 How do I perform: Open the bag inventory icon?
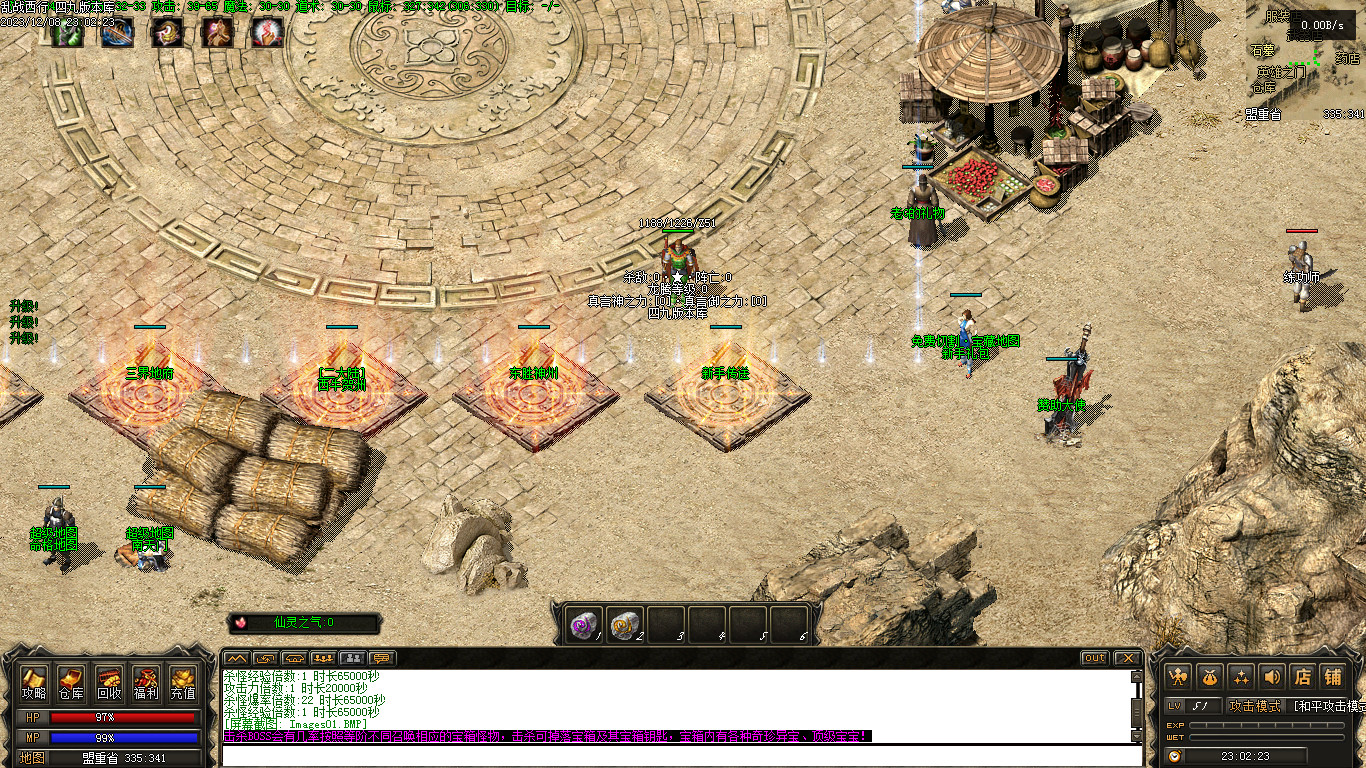(x=1210, y=676)
